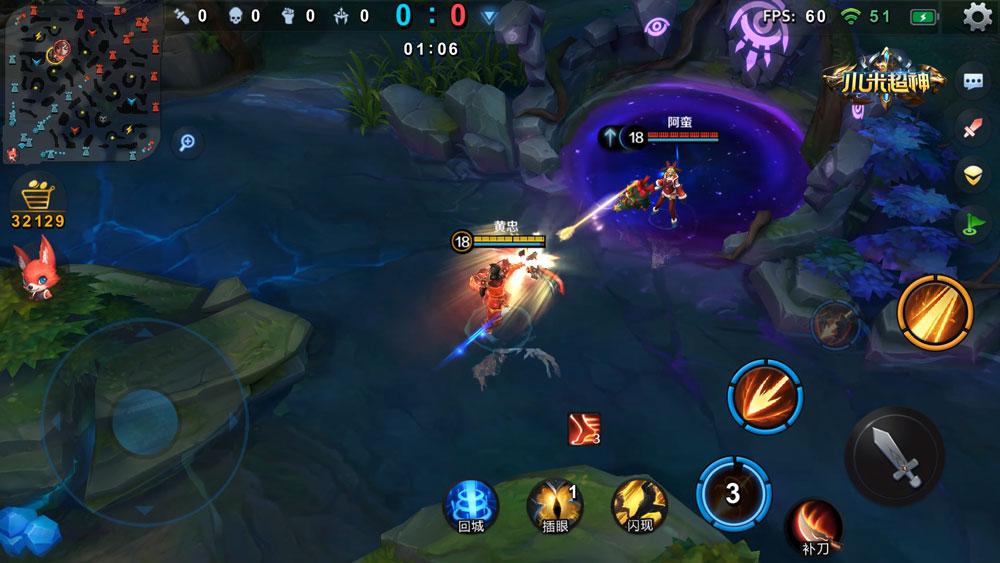Open the settings gear menu
The height and width of the screenshot is (563, 1000).
[x=977, y=17]
